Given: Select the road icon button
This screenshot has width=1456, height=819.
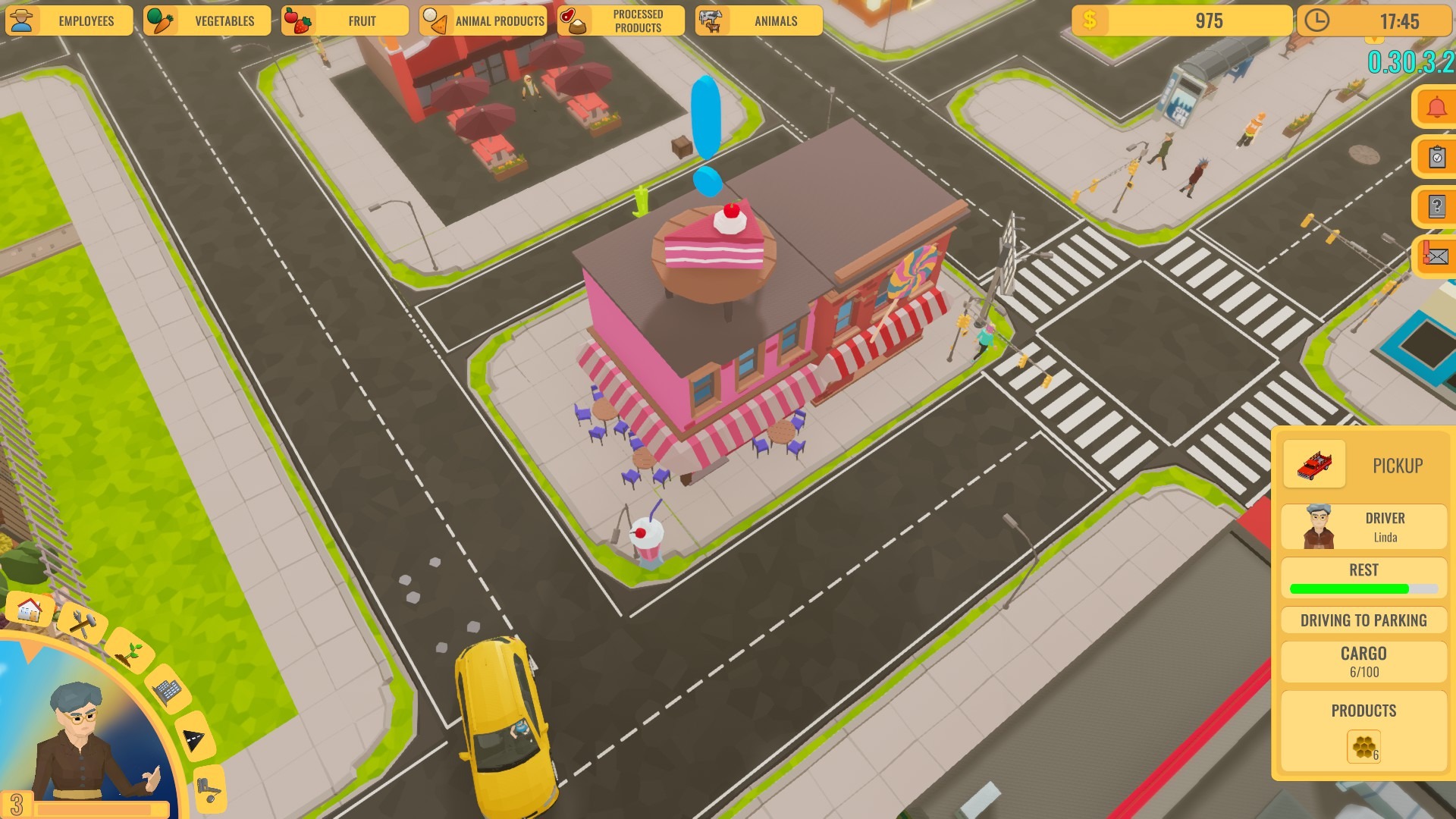Looking at the screenshot, I should tap(195, 739).
